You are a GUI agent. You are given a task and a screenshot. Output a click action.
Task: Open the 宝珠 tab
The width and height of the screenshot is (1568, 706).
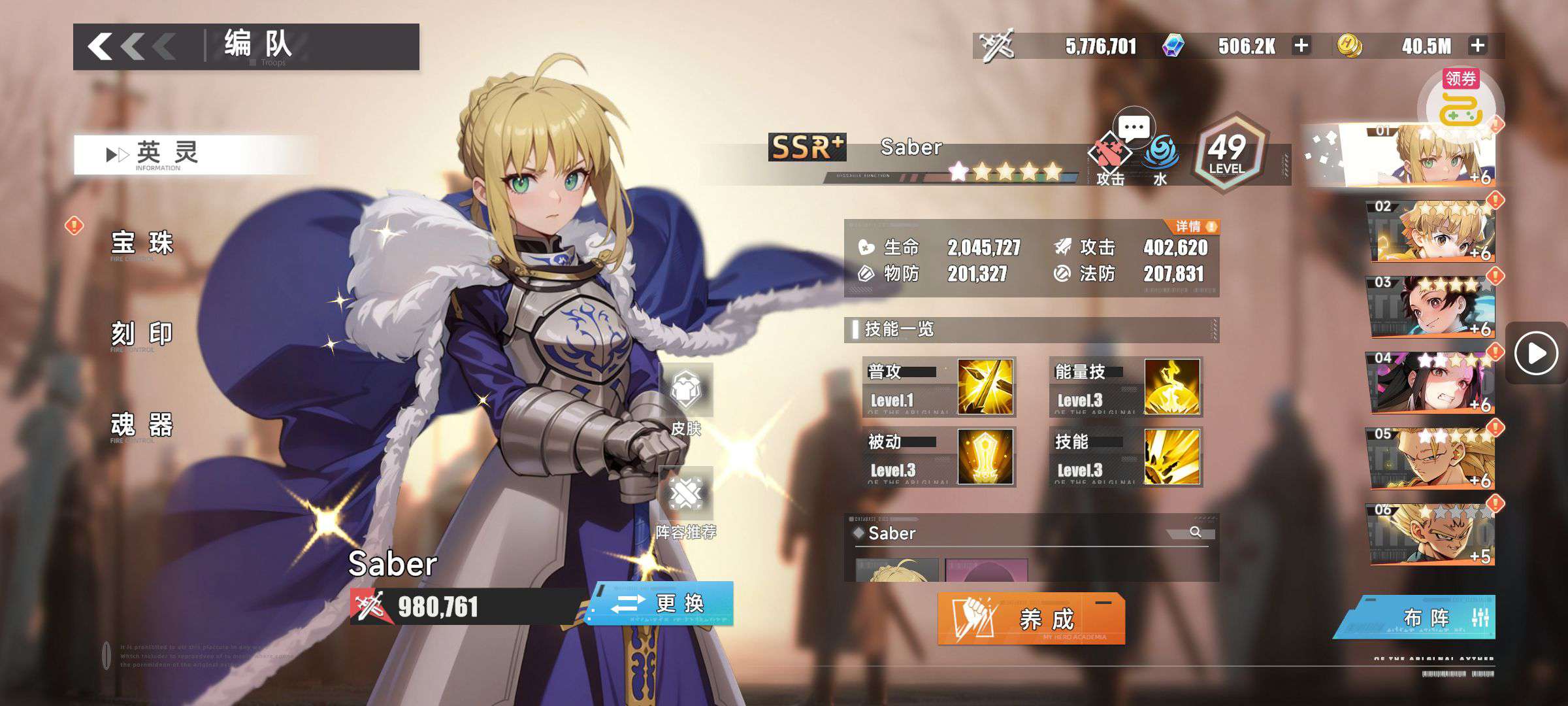[142, 244]
